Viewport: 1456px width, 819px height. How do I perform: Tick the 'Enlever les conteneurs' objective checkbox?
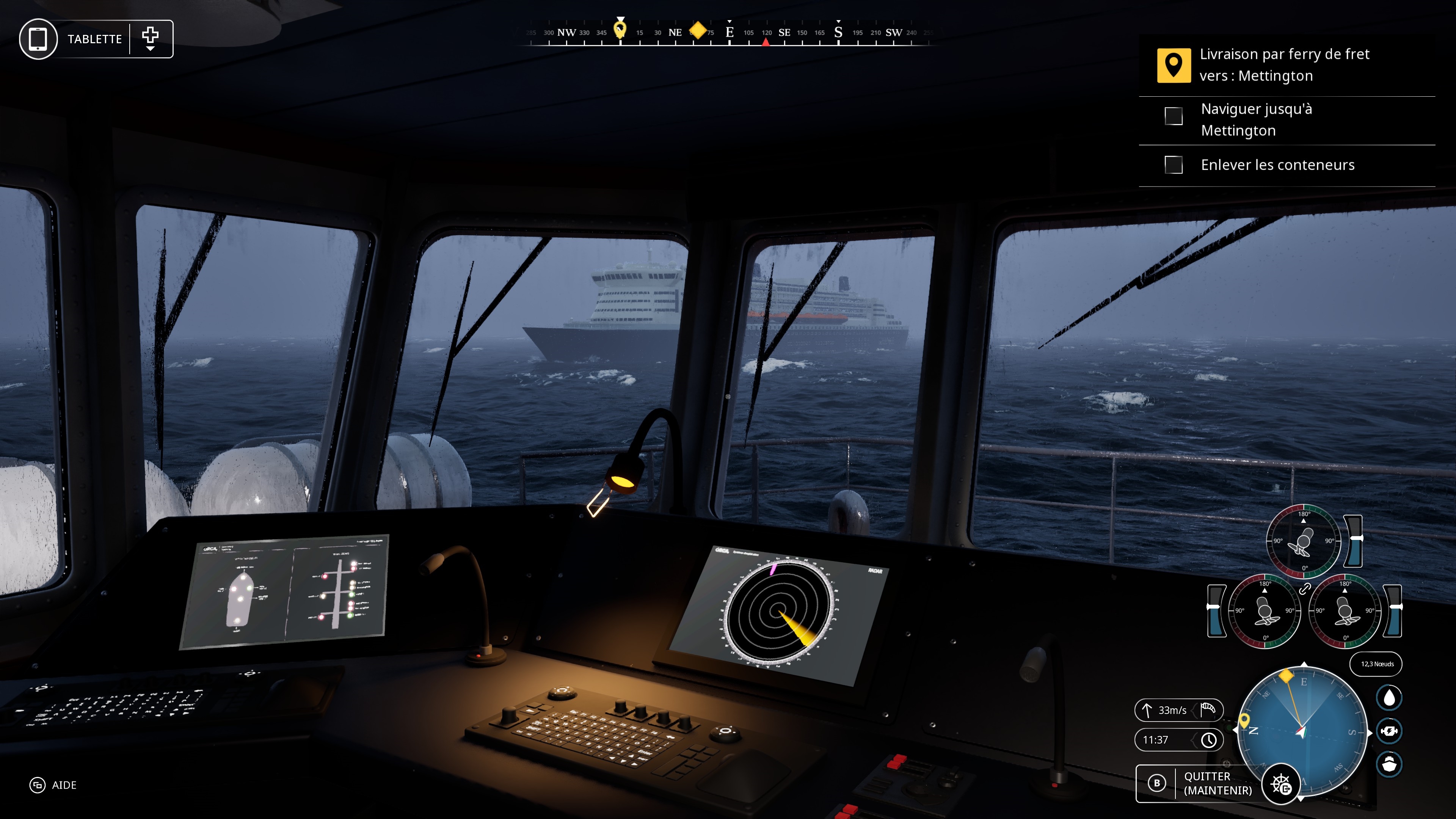[1174, 165]
